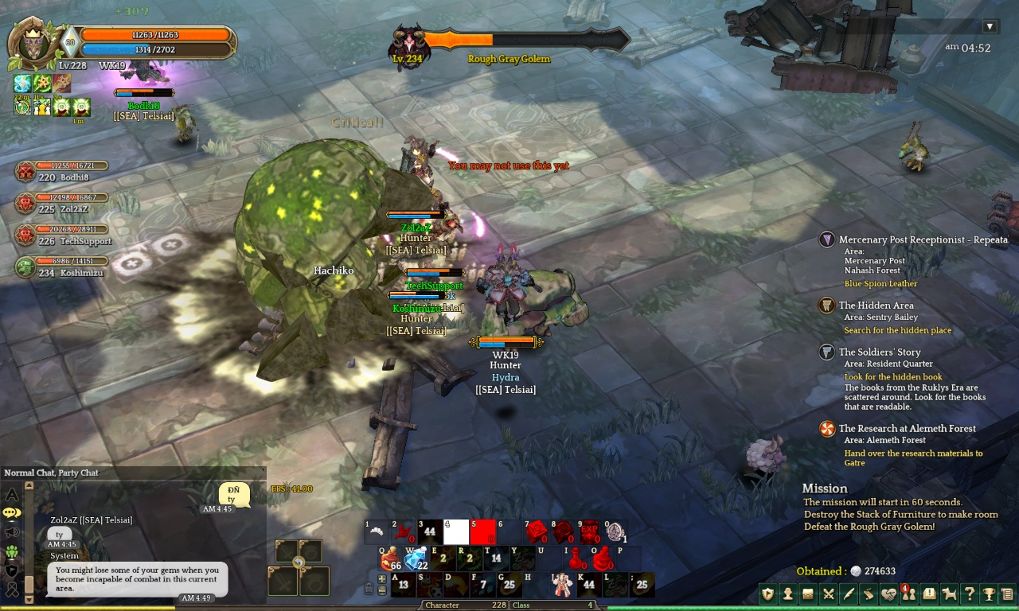Select the green party chat channel icon
This screenshot has height=611, width=1019.
coord(12,551)
